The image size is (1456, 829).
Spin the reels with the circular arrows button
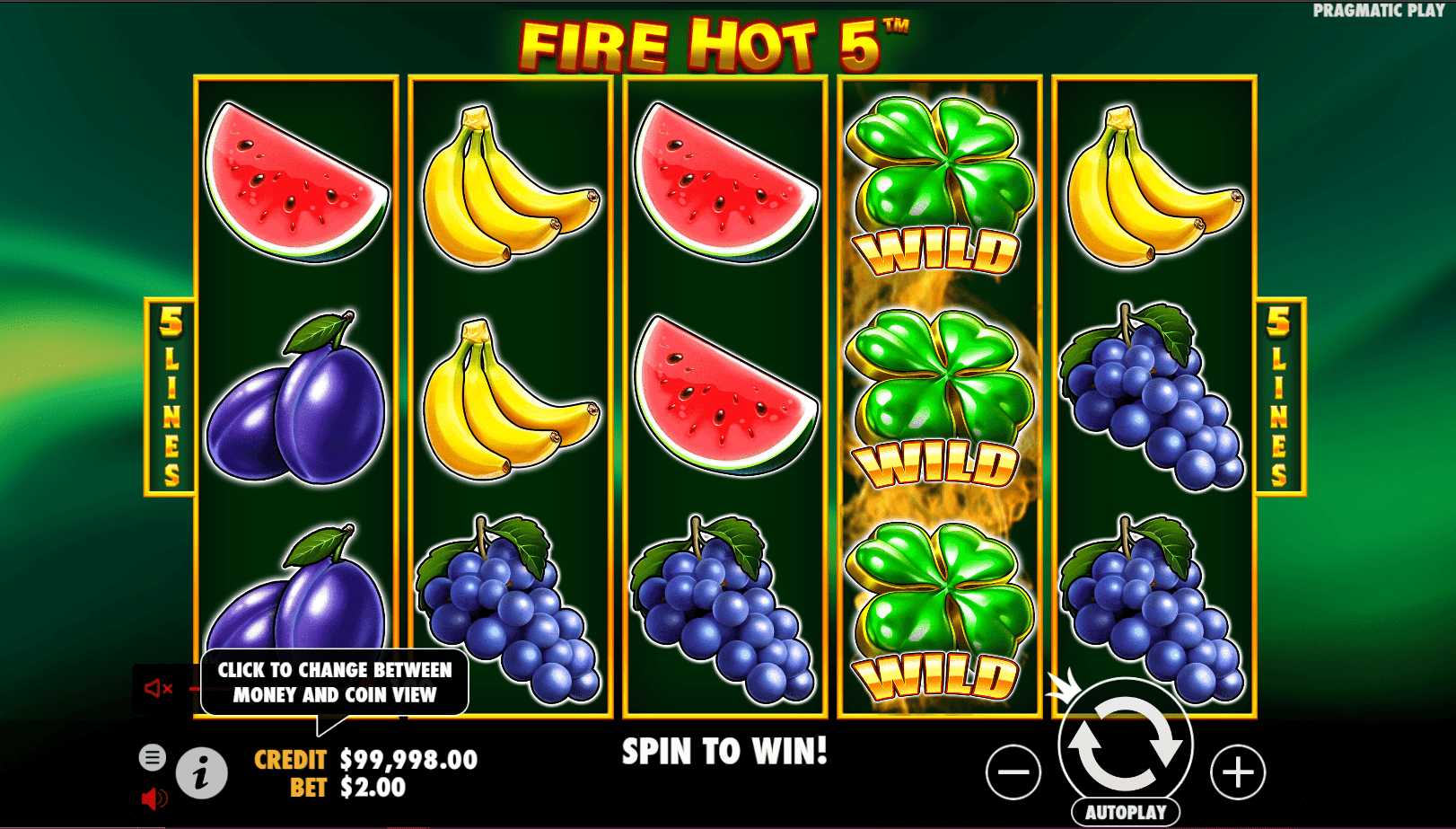click(1126, 745)
